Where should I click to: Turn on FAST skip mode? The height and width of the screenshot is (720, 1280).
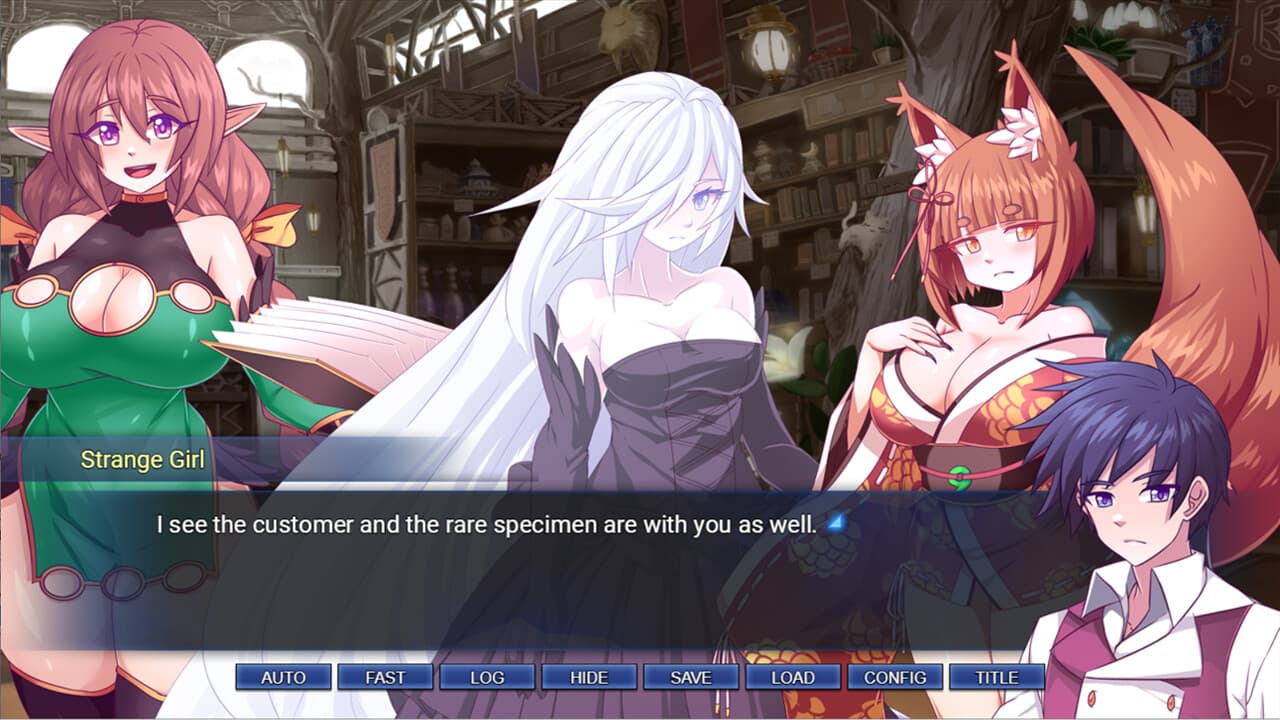(386, 677)
